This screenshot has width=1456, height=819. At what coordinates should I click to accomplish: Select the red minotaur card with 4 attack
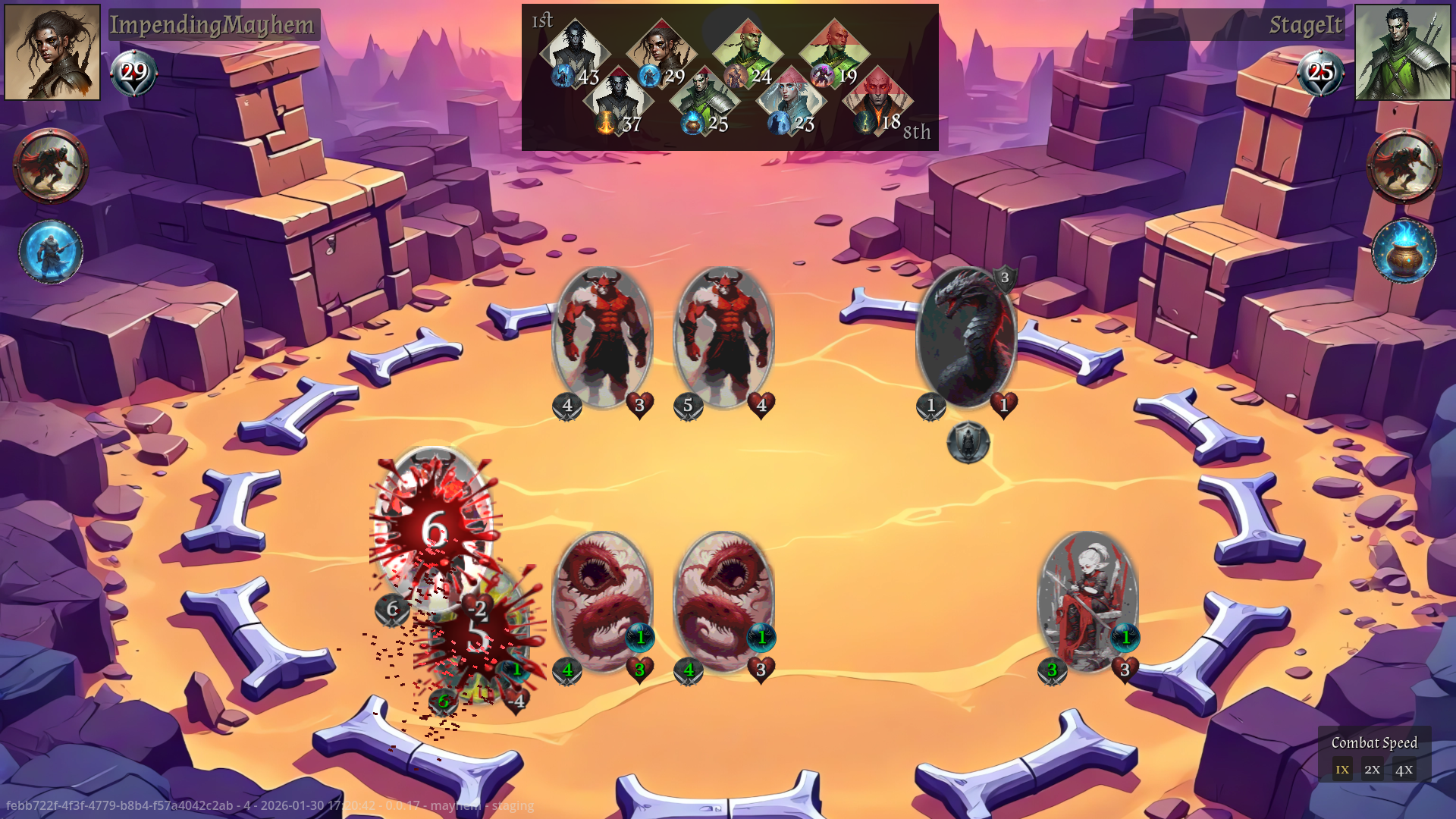point(602,337)
